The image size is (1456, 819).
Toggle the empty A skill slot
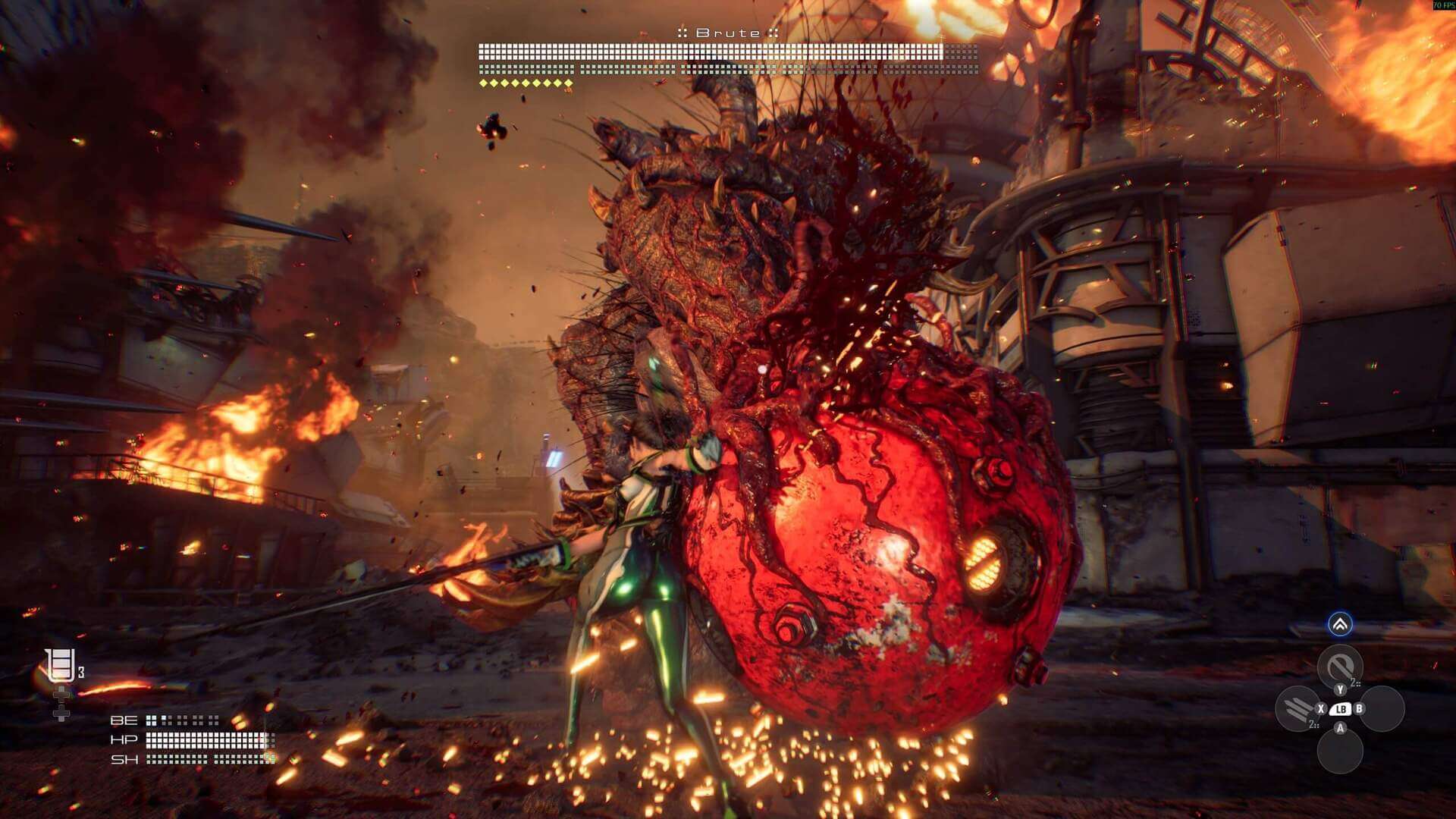(1340, 751)
